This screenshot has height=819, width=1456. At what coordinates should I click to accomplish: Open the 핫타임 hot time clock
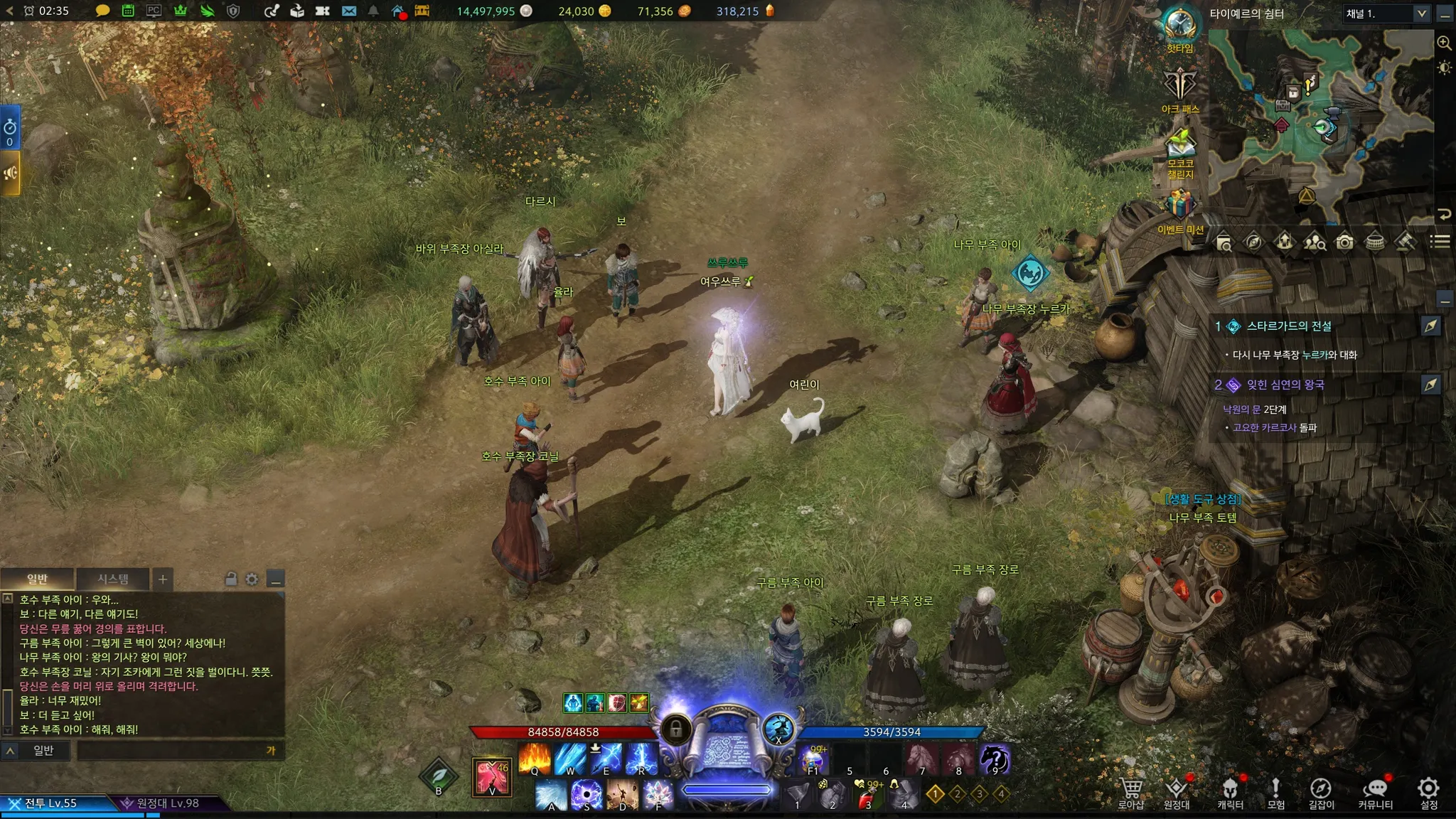[x=1180, y=28]
